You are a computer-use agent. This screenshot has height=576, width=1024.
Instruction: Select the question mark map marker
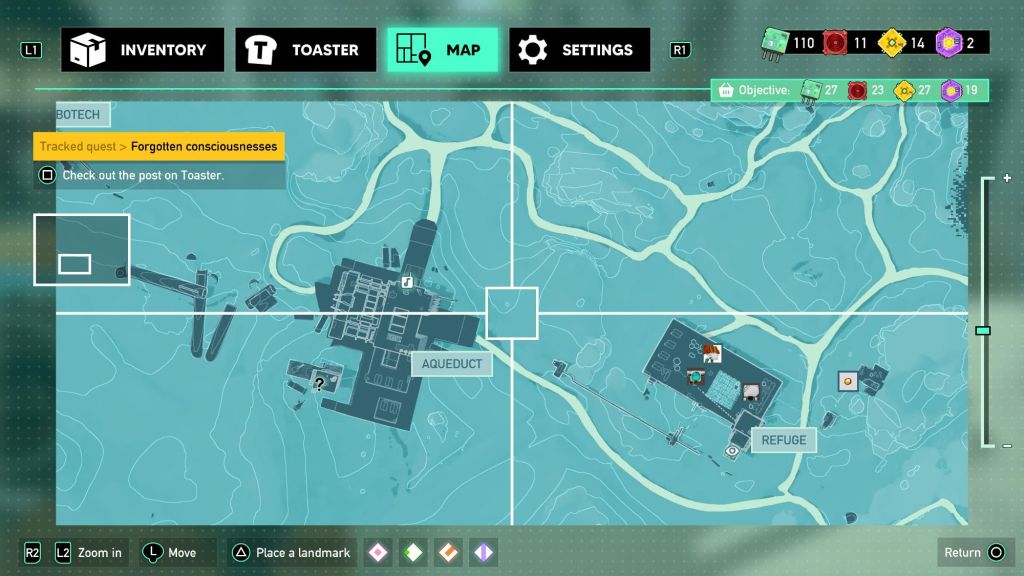319,383
